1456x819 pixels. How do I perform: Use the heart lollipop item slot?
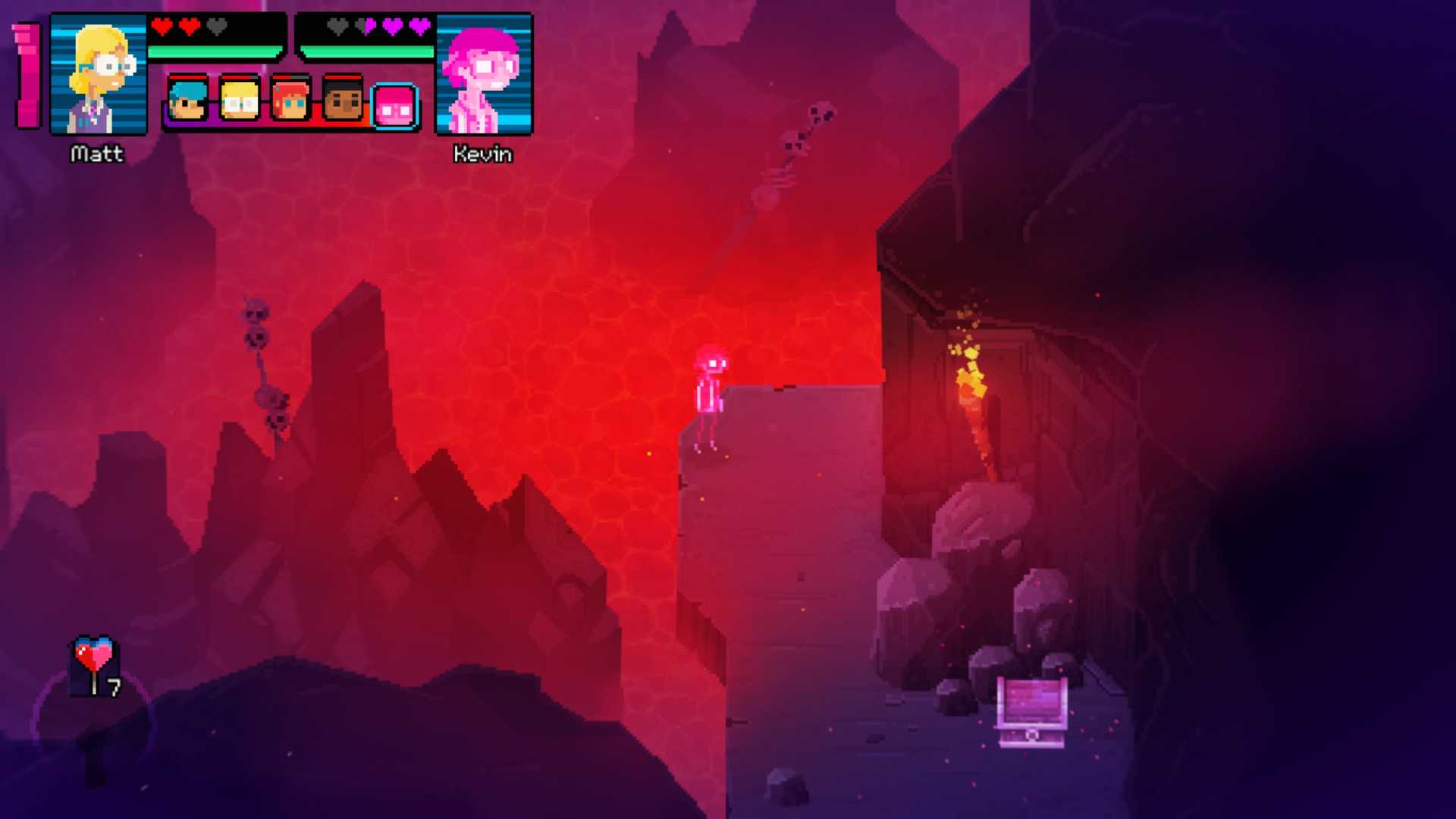coord(95,665)
